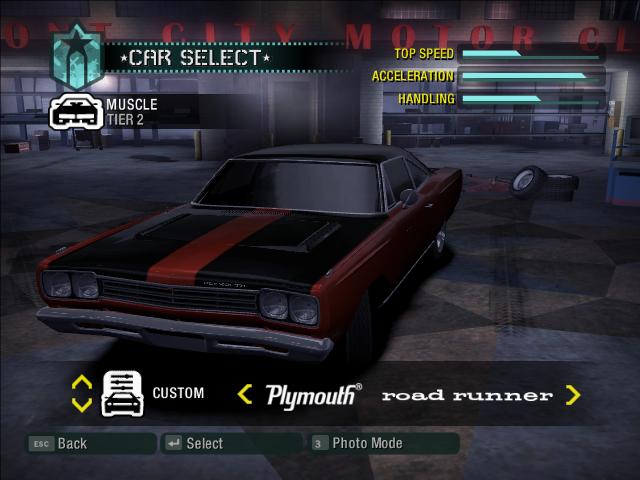Viewport: 640px width, 480px height.
Task: Click the down arrow beside Custom category
Action: (82, 405)
